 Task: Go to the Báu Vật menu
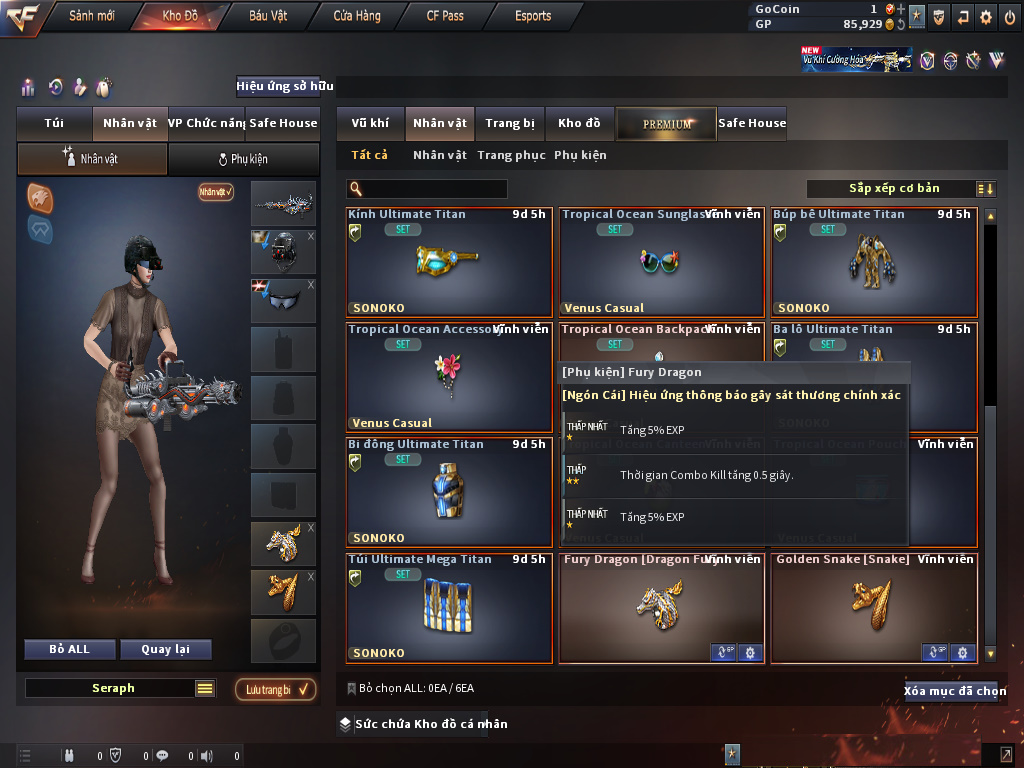coord(268,16)
